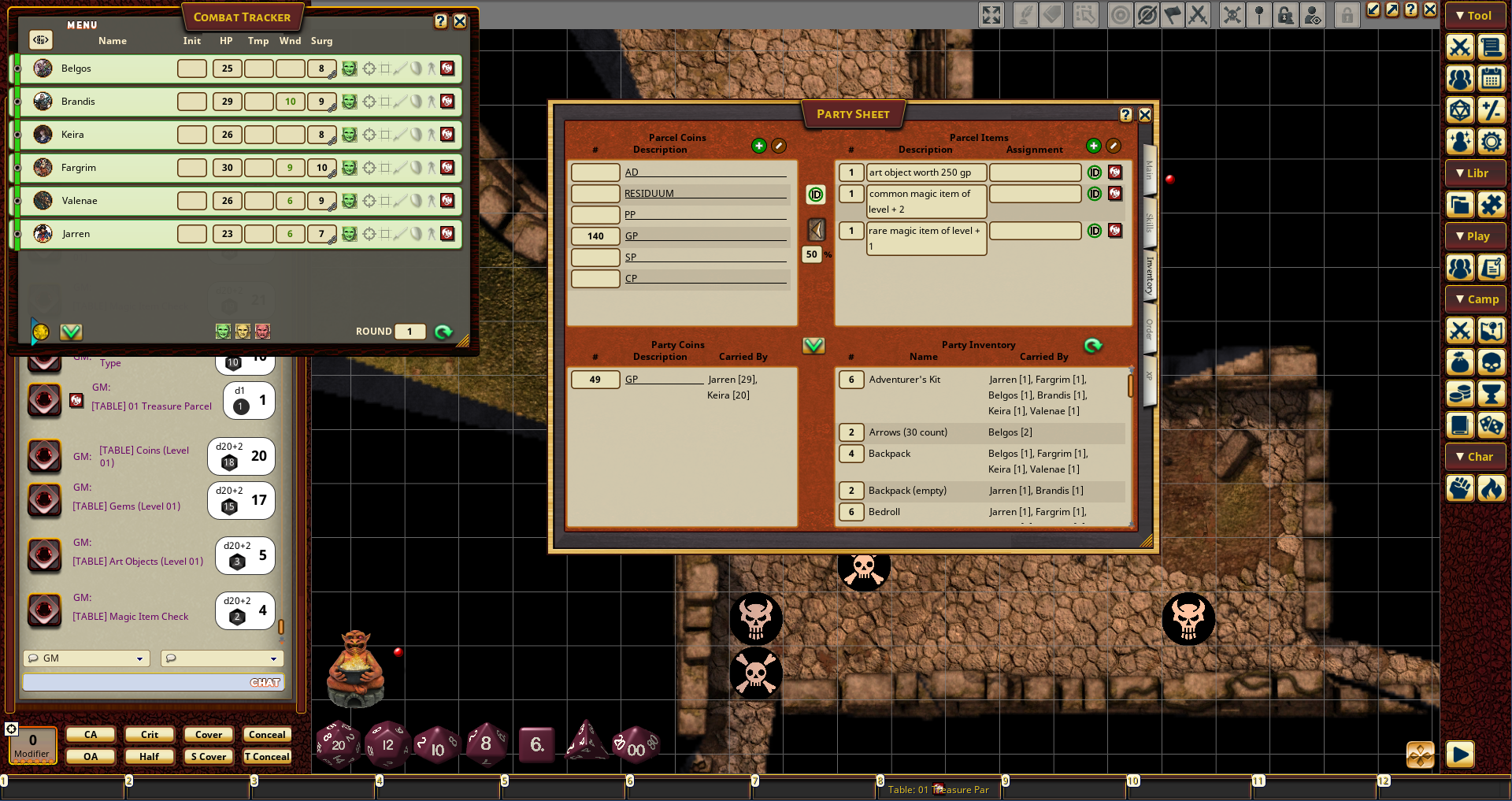Toggle the Half modifier button
The width and height of the screenshot is (1512, 801).
tap(150, 757)
